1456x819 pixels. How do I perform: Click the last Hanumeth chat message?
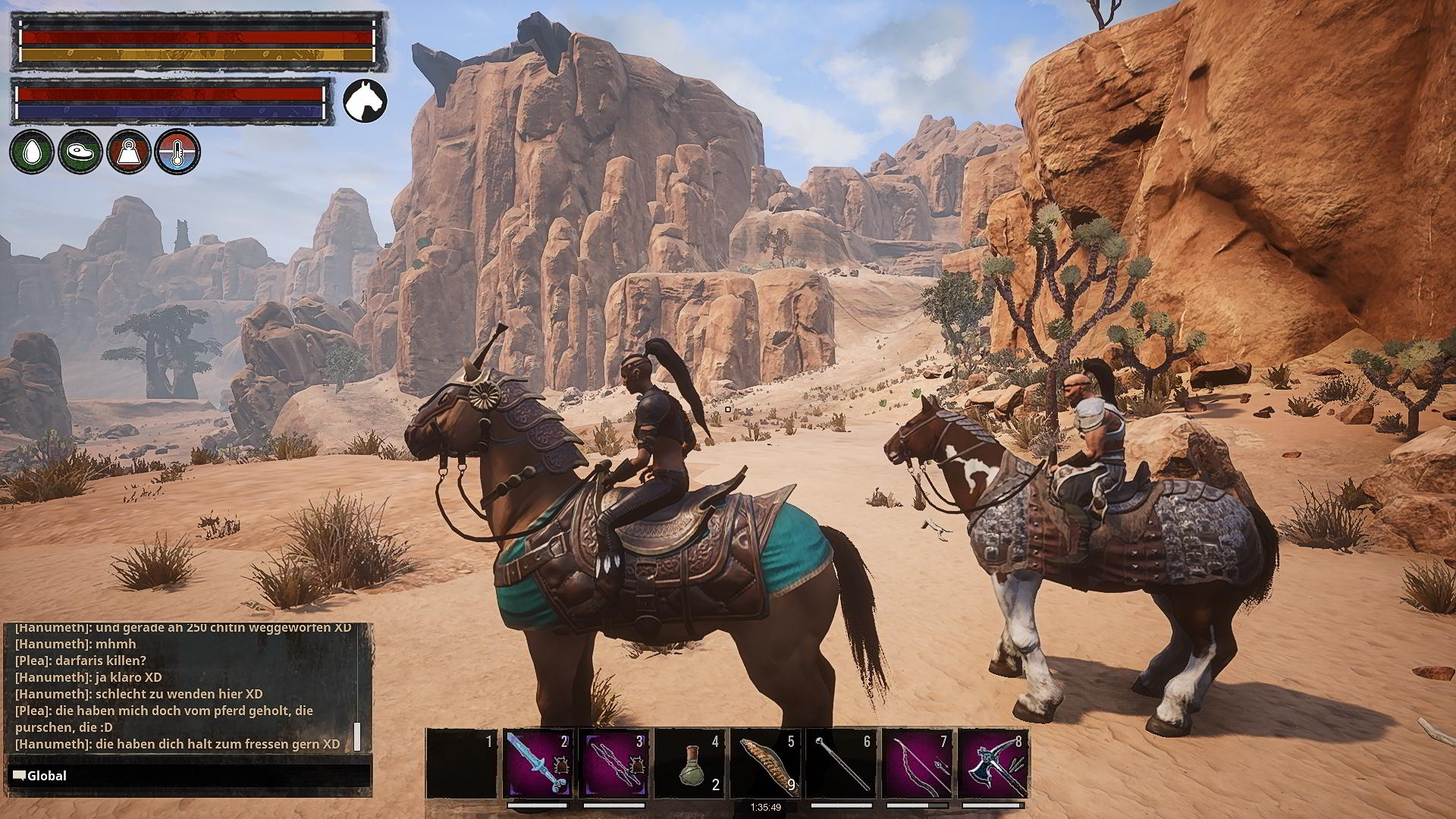tap(178, 744)
